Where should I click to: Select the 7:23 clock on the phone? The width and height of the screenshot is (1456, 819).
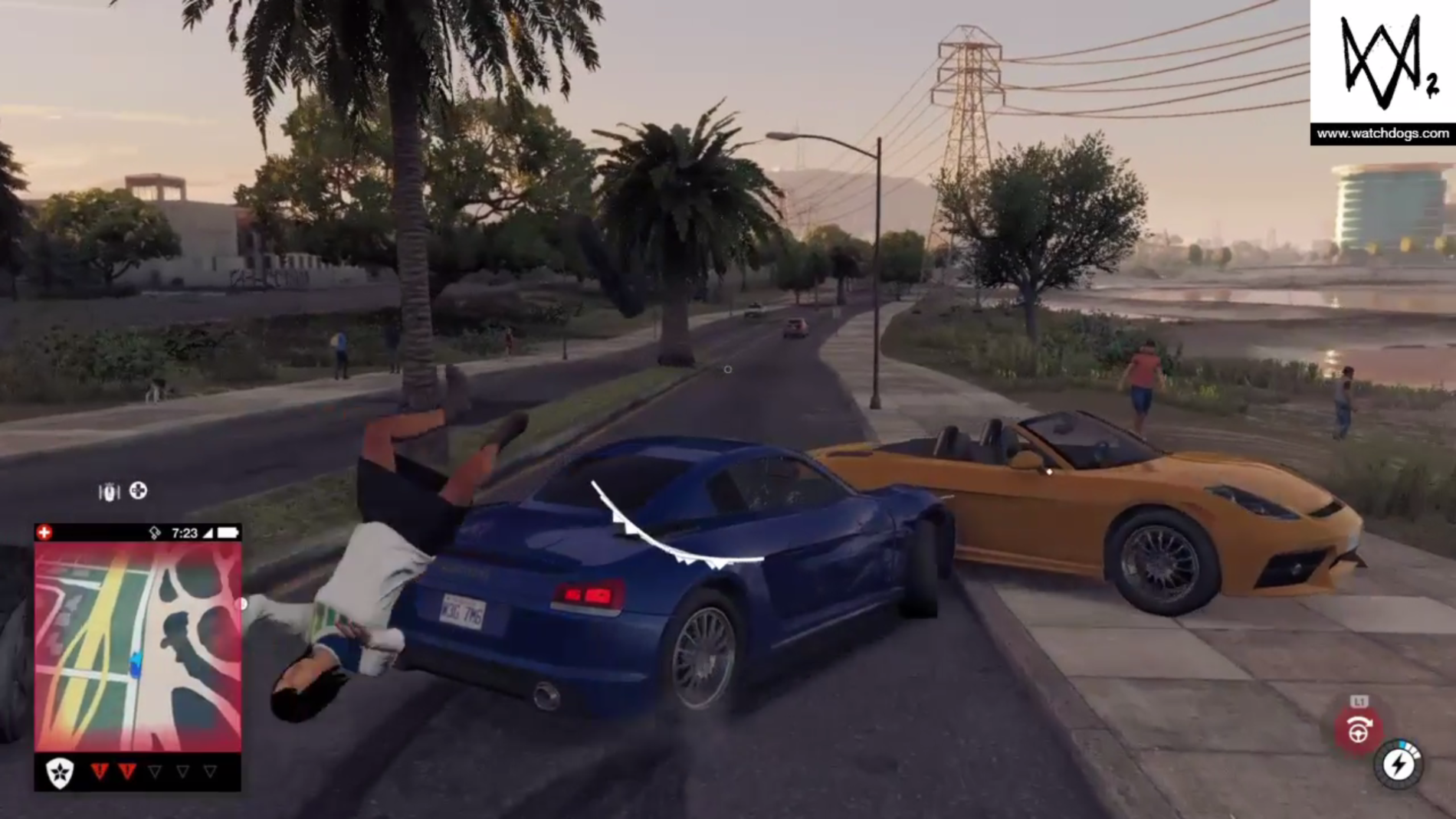tap(185, 532)
